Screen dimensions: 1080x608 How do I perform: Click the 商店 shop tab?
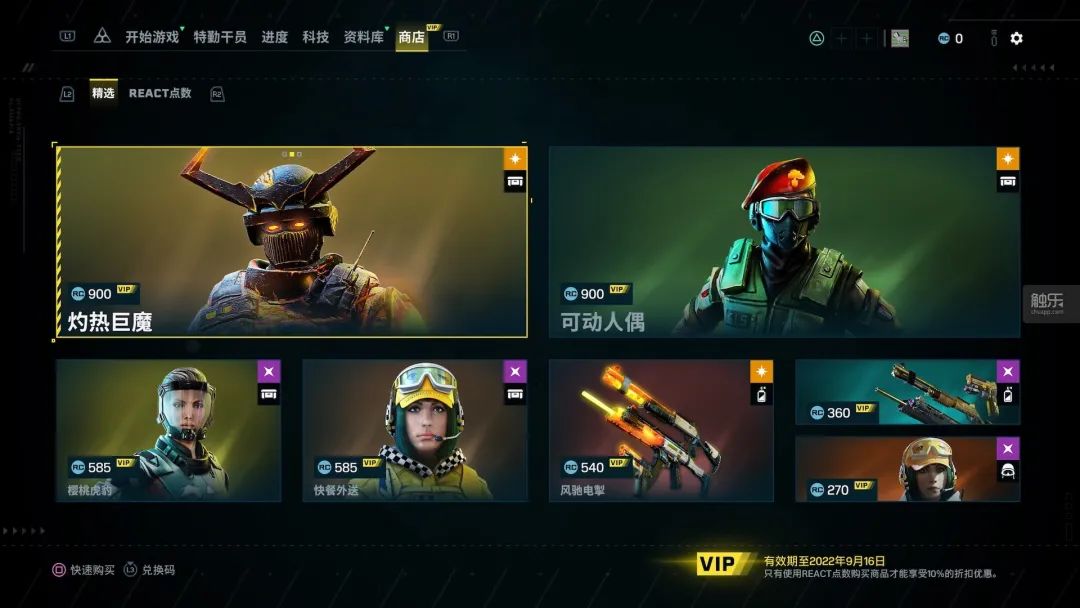pos(411,38)
